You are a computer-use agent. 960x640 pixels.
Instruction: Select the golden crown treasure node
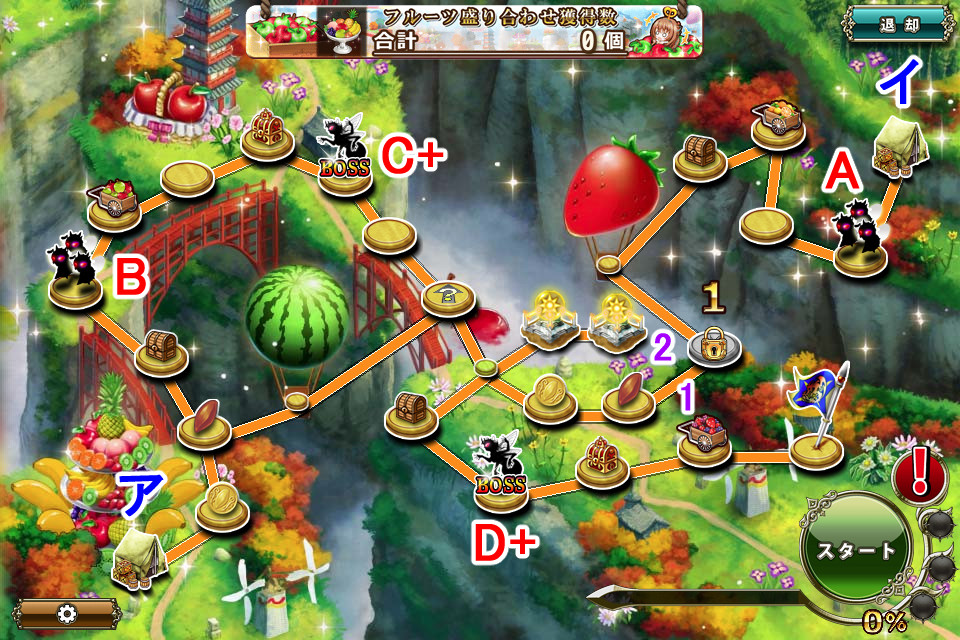(x=603, y=460)
